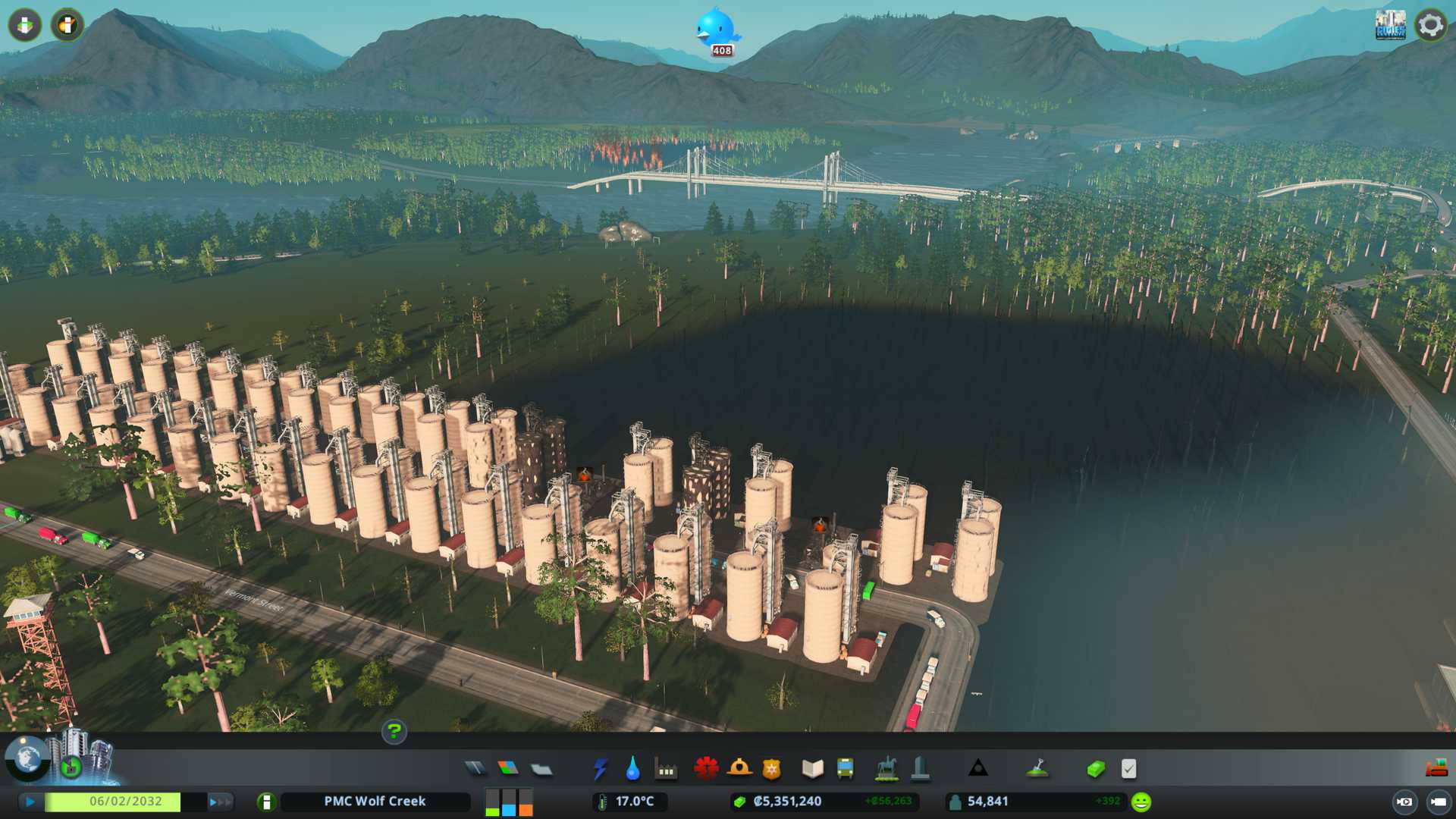Image resolution: width=1456 pixels, height=819 pixels.
Task: Change simulation speed with fast-forward arrows
Action: (221, 802)
